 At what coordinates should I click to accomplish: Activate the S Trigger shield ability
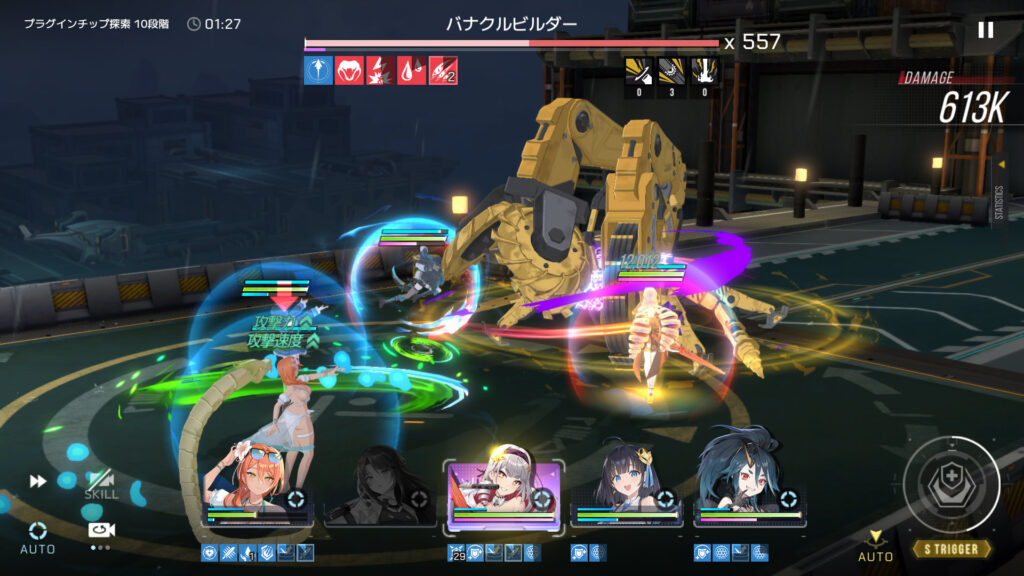951,485
